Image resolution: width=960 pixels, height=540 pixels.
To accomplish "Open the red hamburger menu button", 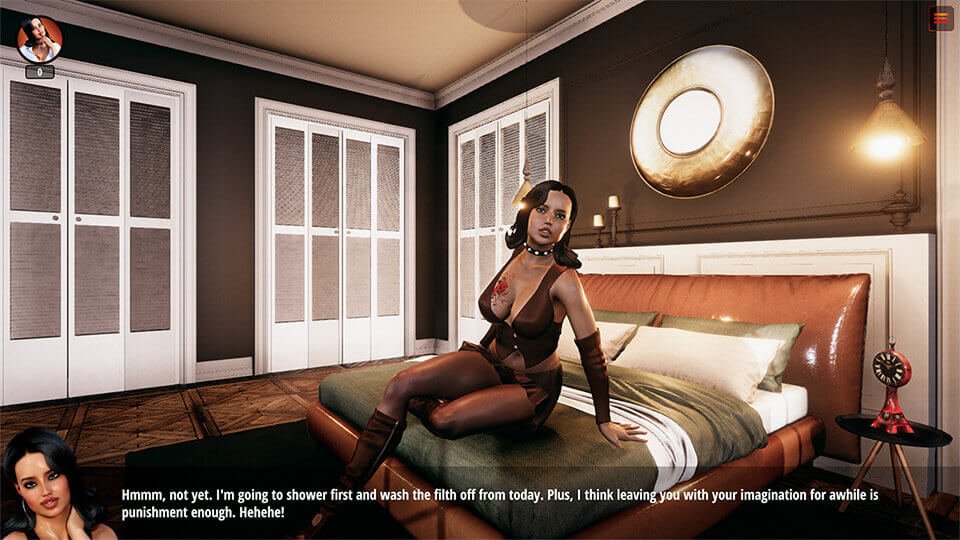I will coord(940,18).
